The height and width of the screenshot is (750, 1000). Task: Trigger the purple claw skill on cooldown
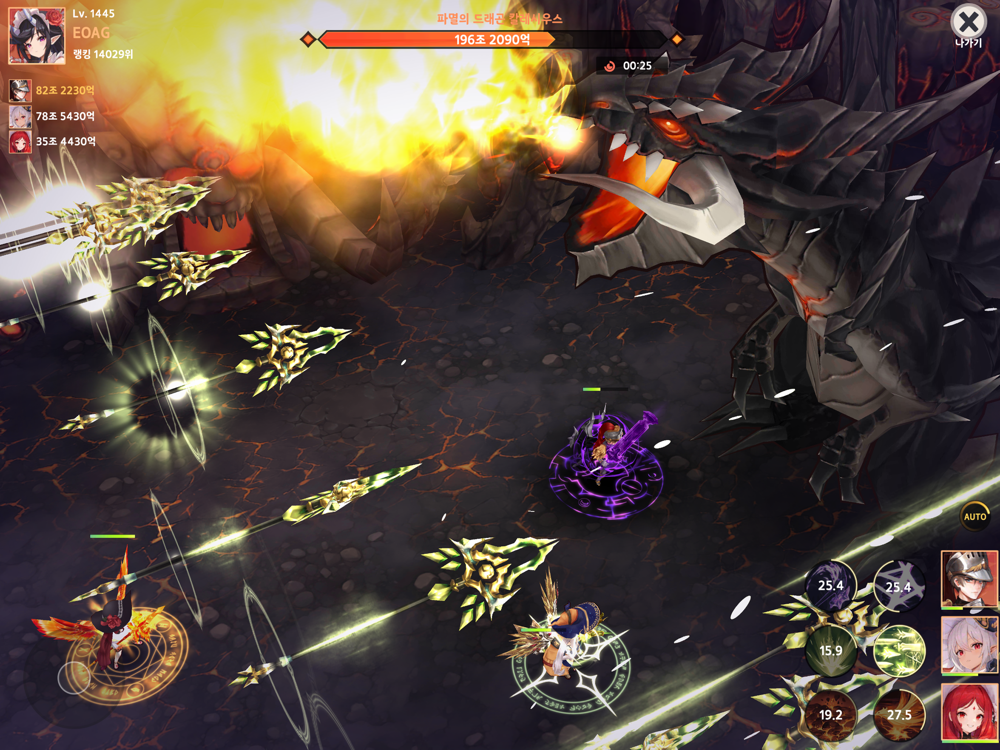click(x=831, y=586)
